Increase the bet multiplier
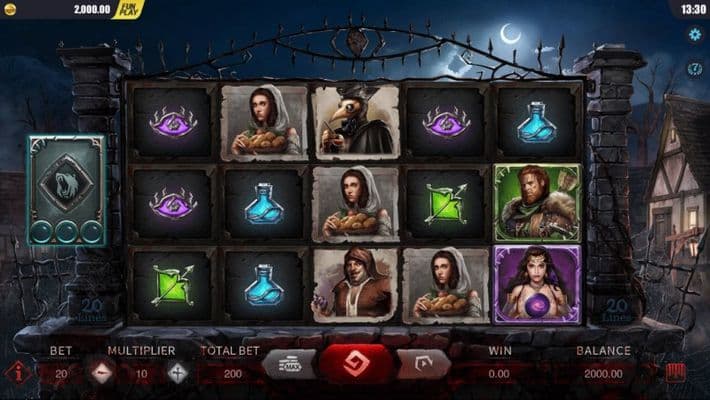The width and height of the screenshot is (710, 400). (178, 373)
